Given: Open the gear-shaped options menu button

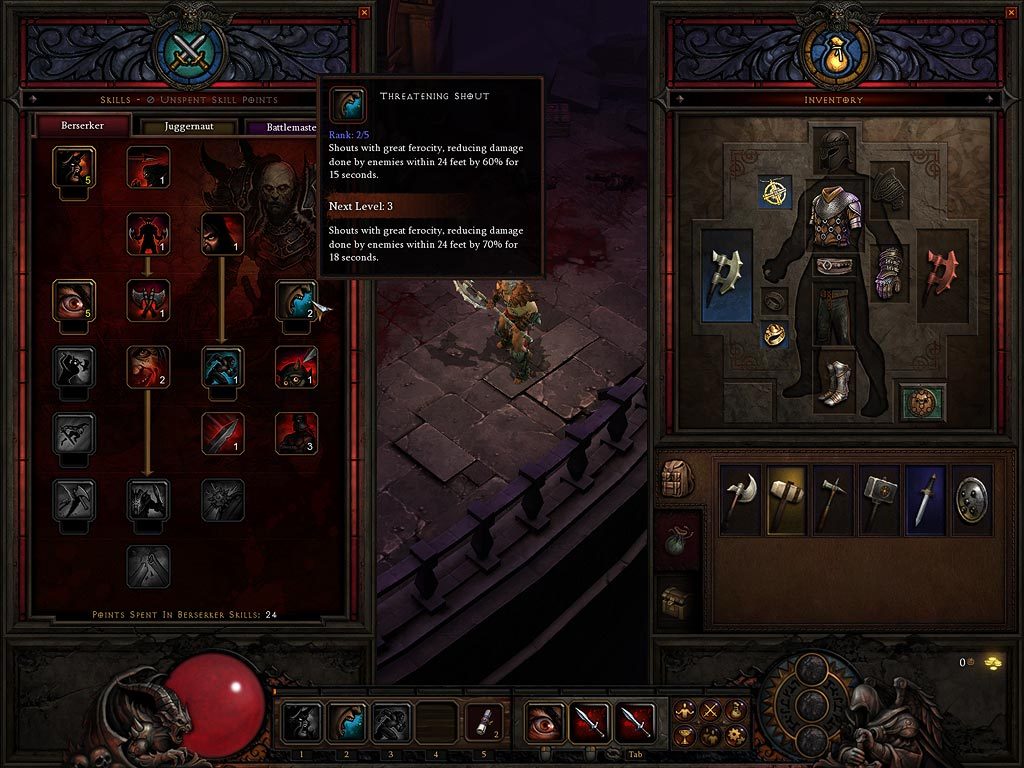Looking at the screenshot, I should [x=736, y=736].
